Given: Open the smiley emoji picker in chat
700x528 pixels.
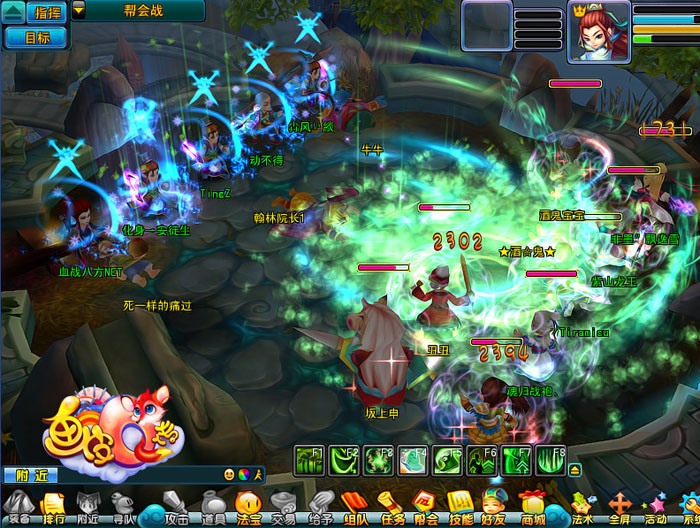Looking at the screenshot, I should point(230,474).
